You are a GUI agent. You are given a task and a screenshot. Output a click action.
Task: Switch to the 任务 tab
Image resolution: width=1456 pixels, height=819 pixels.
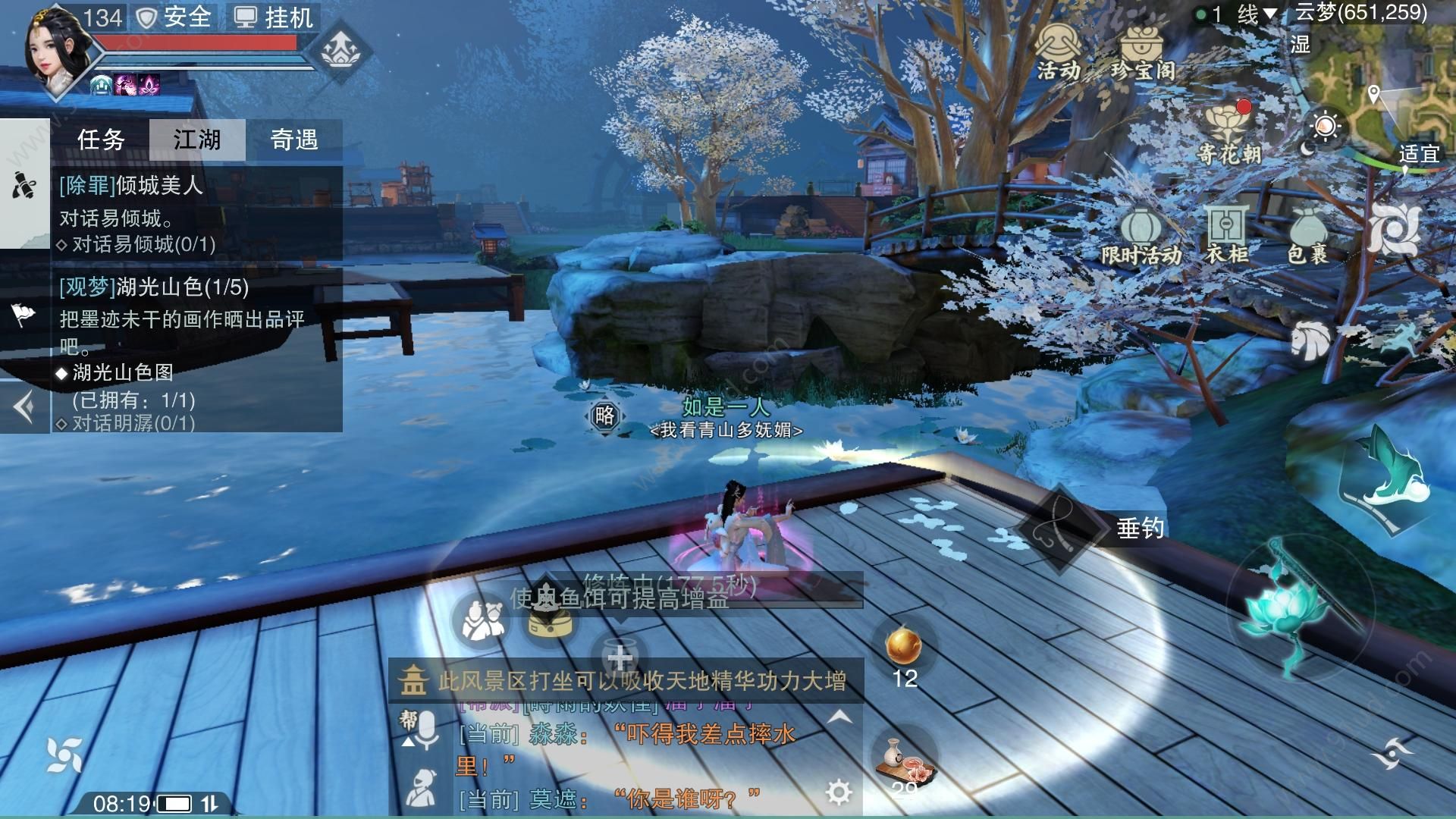pyautogui.click(x=101, y=140)
